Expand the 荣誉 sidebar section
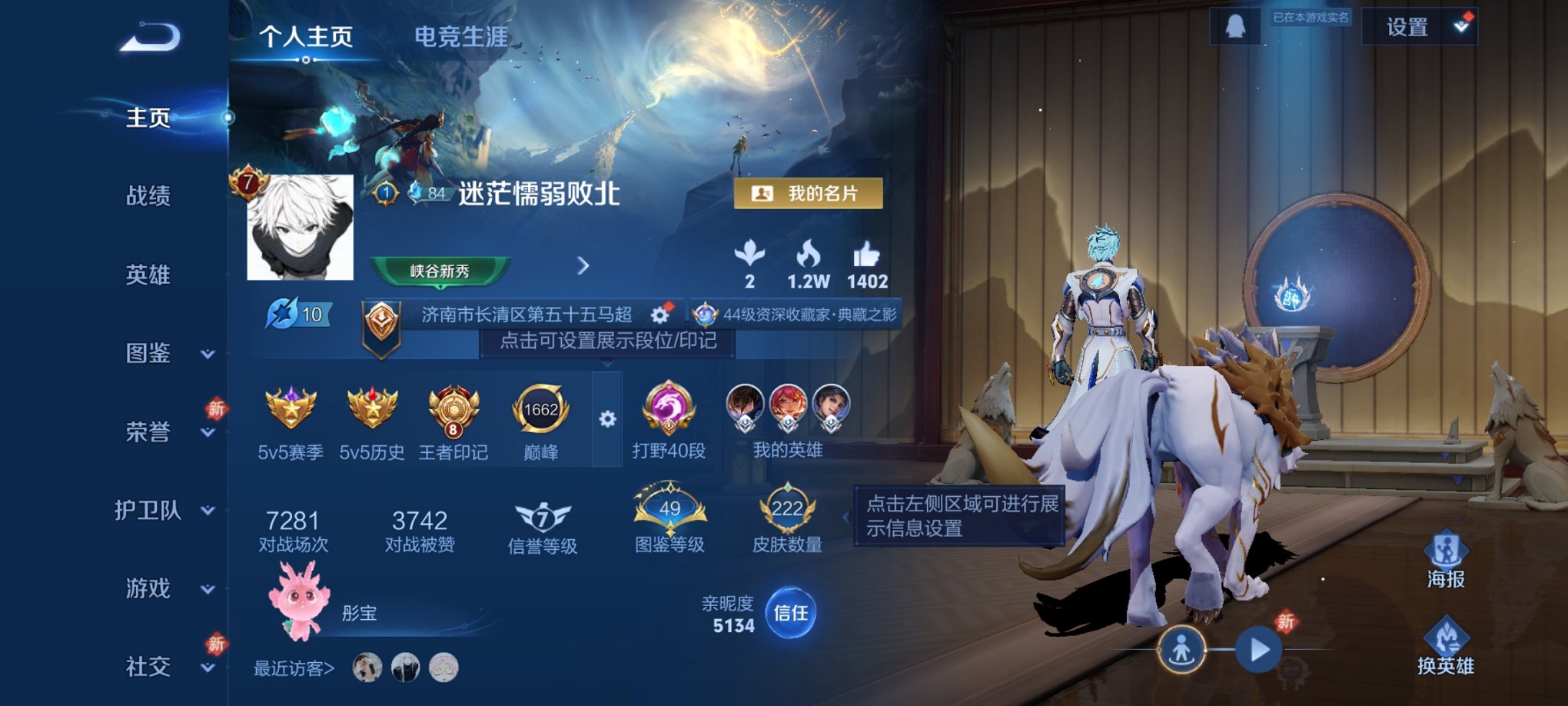 pos(151,432)
